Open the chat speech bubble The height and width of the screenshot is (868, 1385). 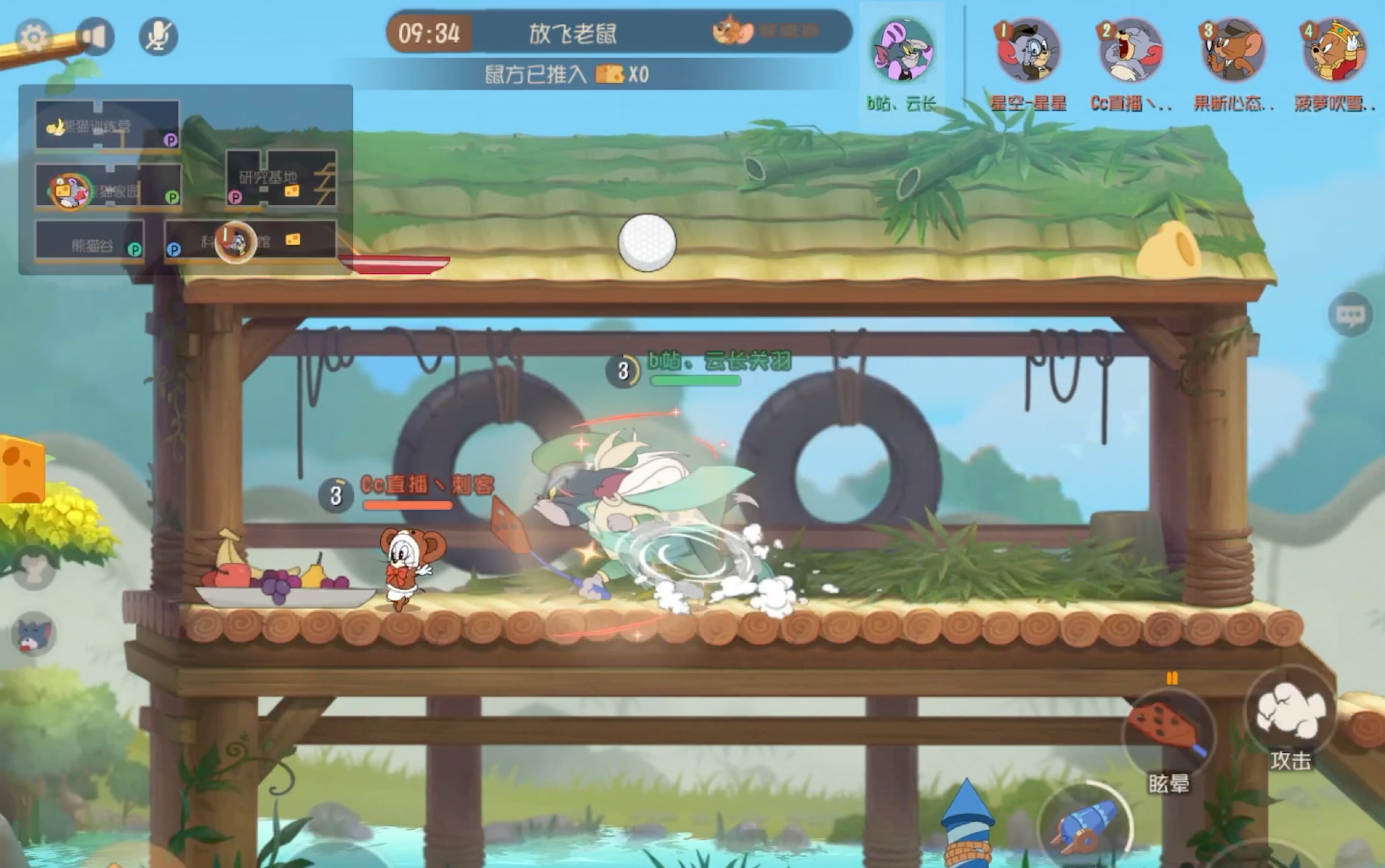[x=1350, y=314]
